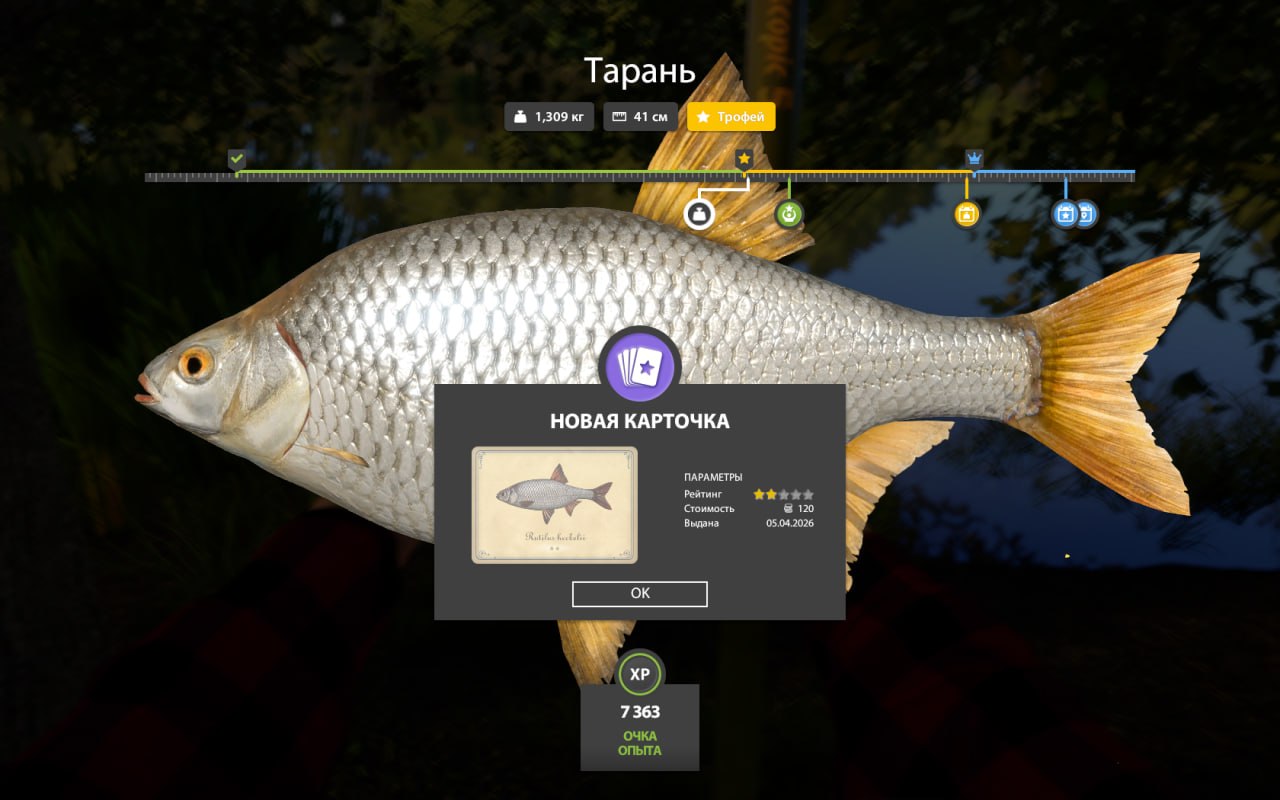
Task: Click the green checkmark marker on the timeline
Action: [x=237, y=158]
